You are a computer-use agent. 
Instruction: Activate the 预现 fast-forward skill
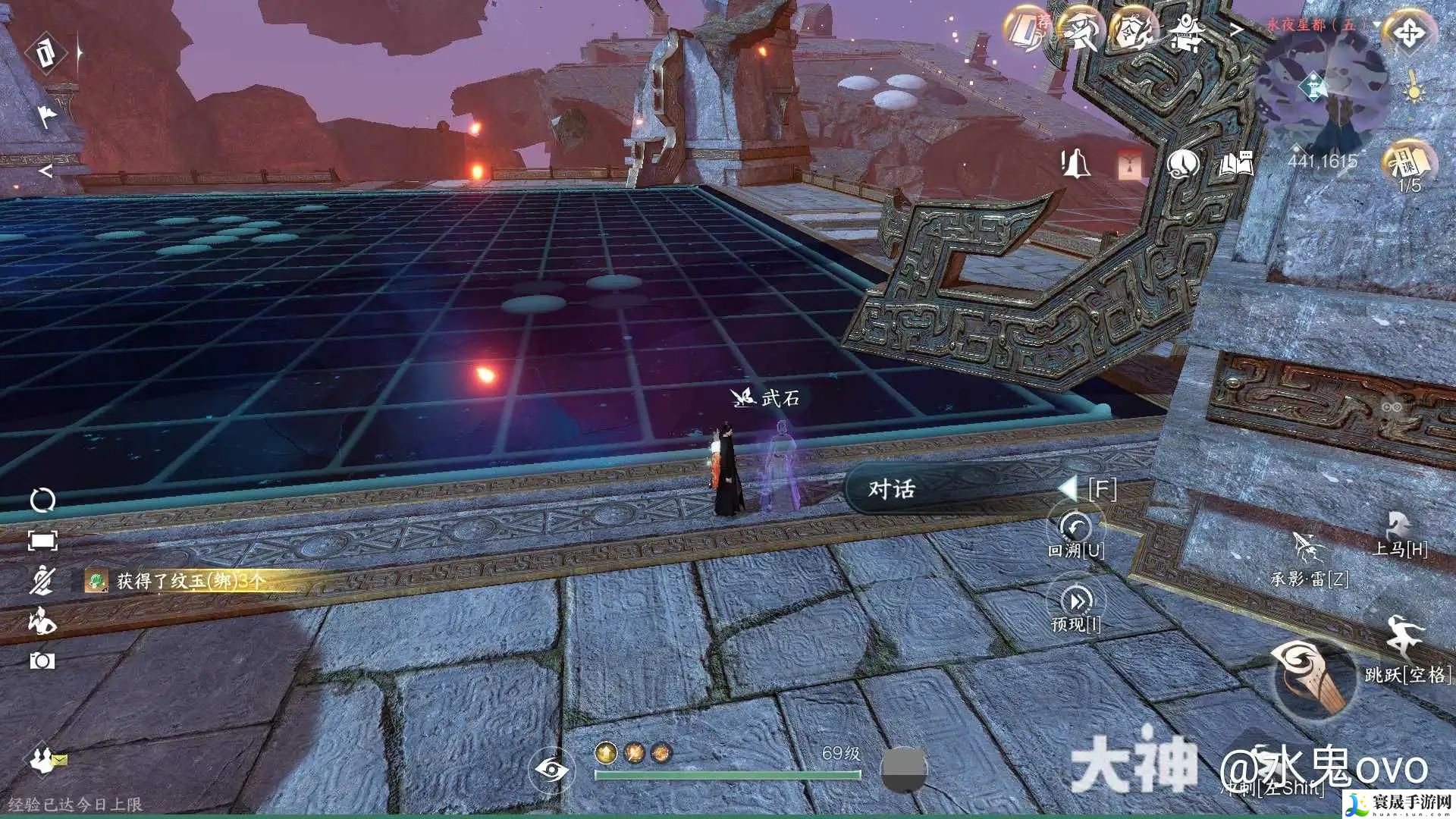coord(1075,601)
